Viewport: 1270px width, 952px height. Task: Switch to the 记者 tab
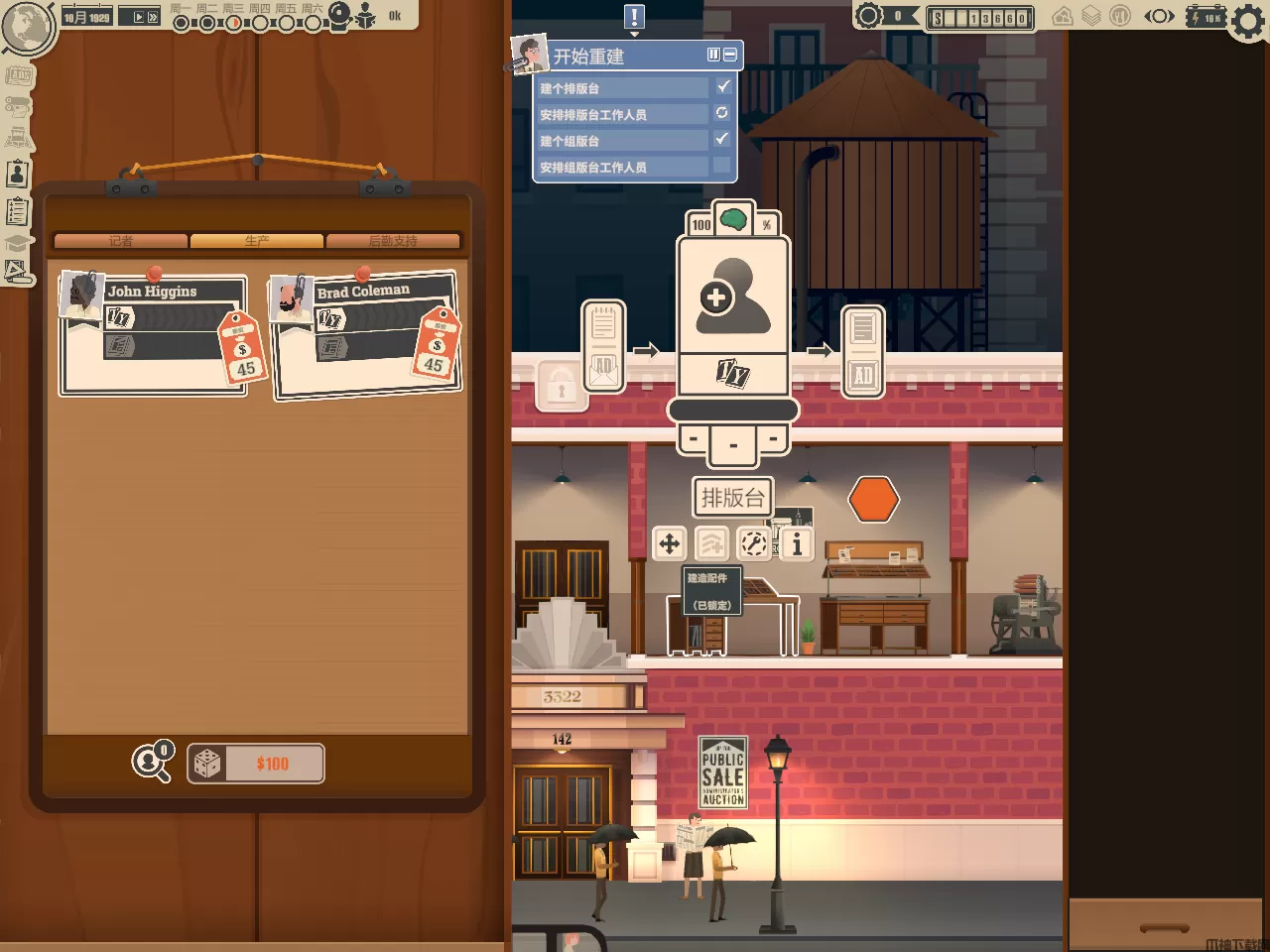pyautogui.click(x=121, y=241)
